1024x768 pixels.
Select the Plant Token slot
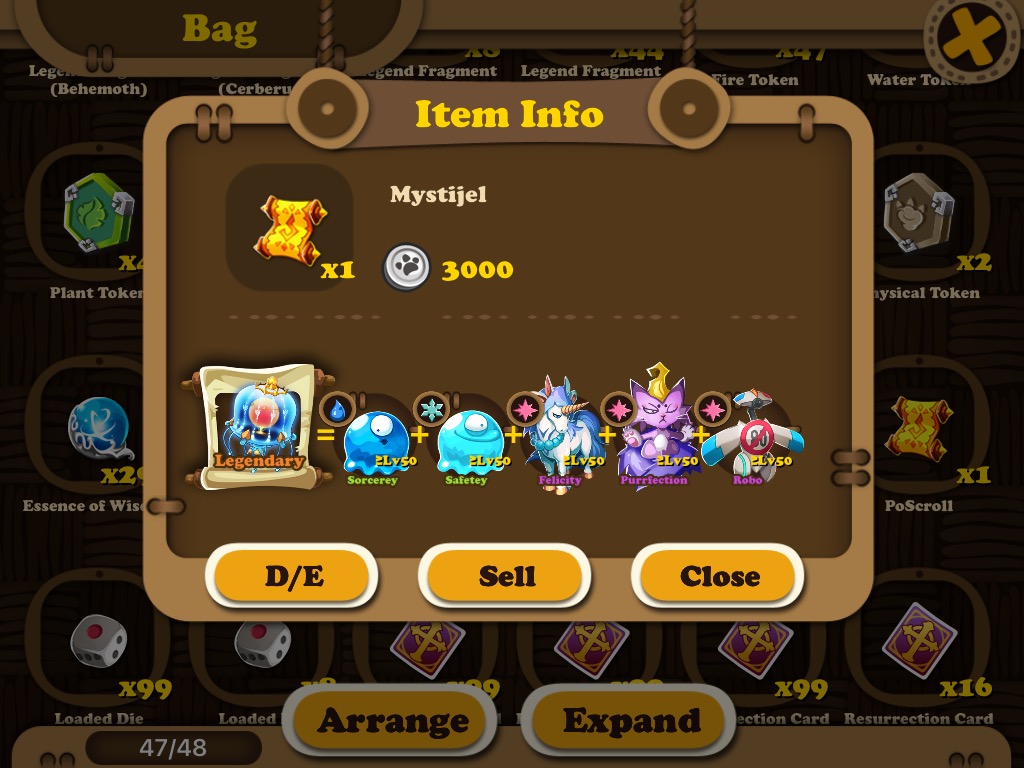click(x=98, y=213)
